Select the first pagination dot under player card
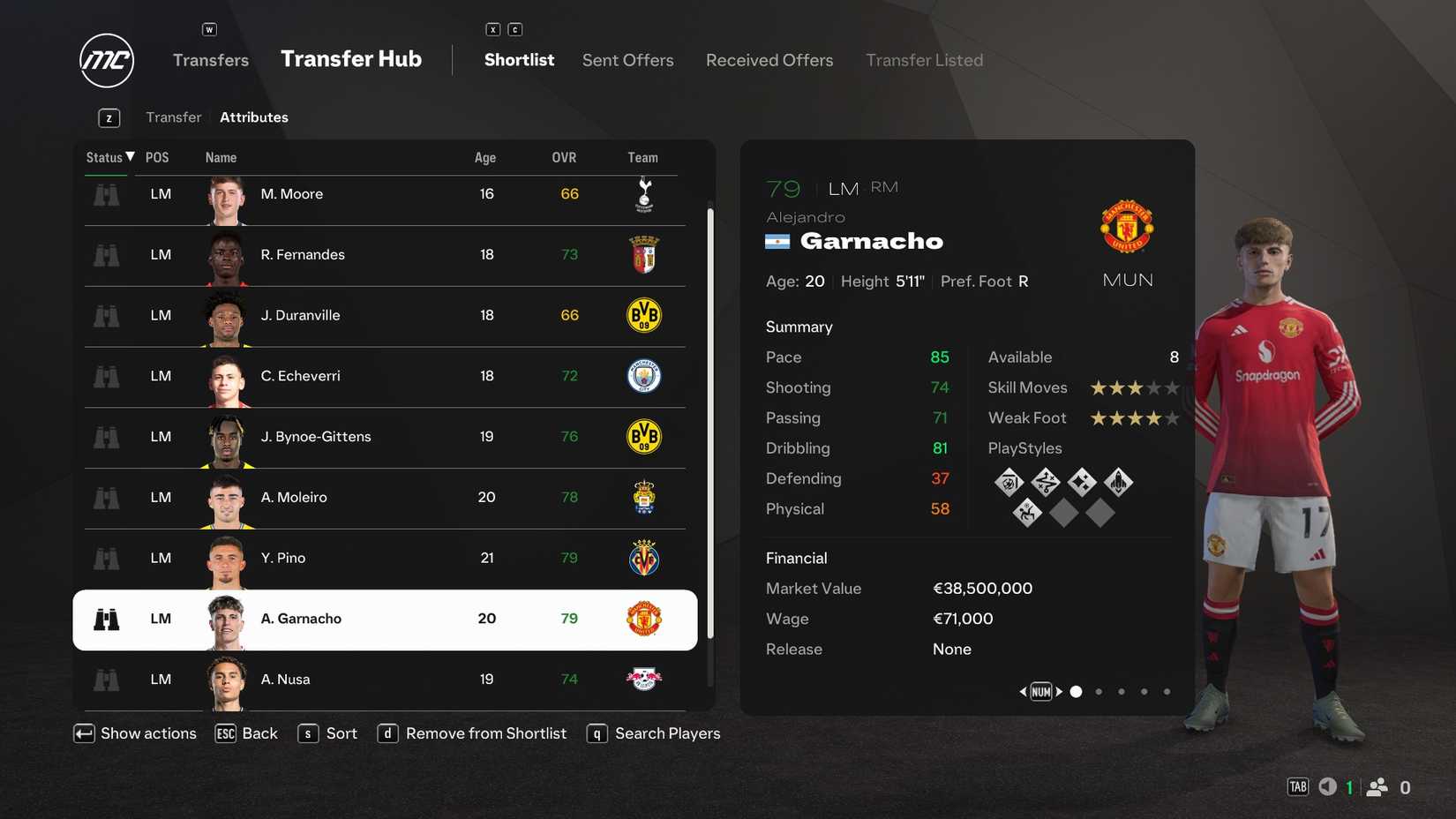 pyautogui.click(x=1077, y=691)
